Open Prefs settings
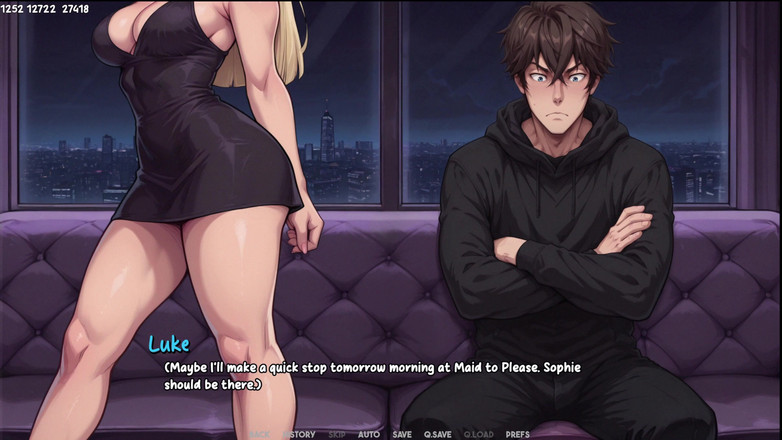Screen dimensions: 782x440 click(x=518, y=434)
